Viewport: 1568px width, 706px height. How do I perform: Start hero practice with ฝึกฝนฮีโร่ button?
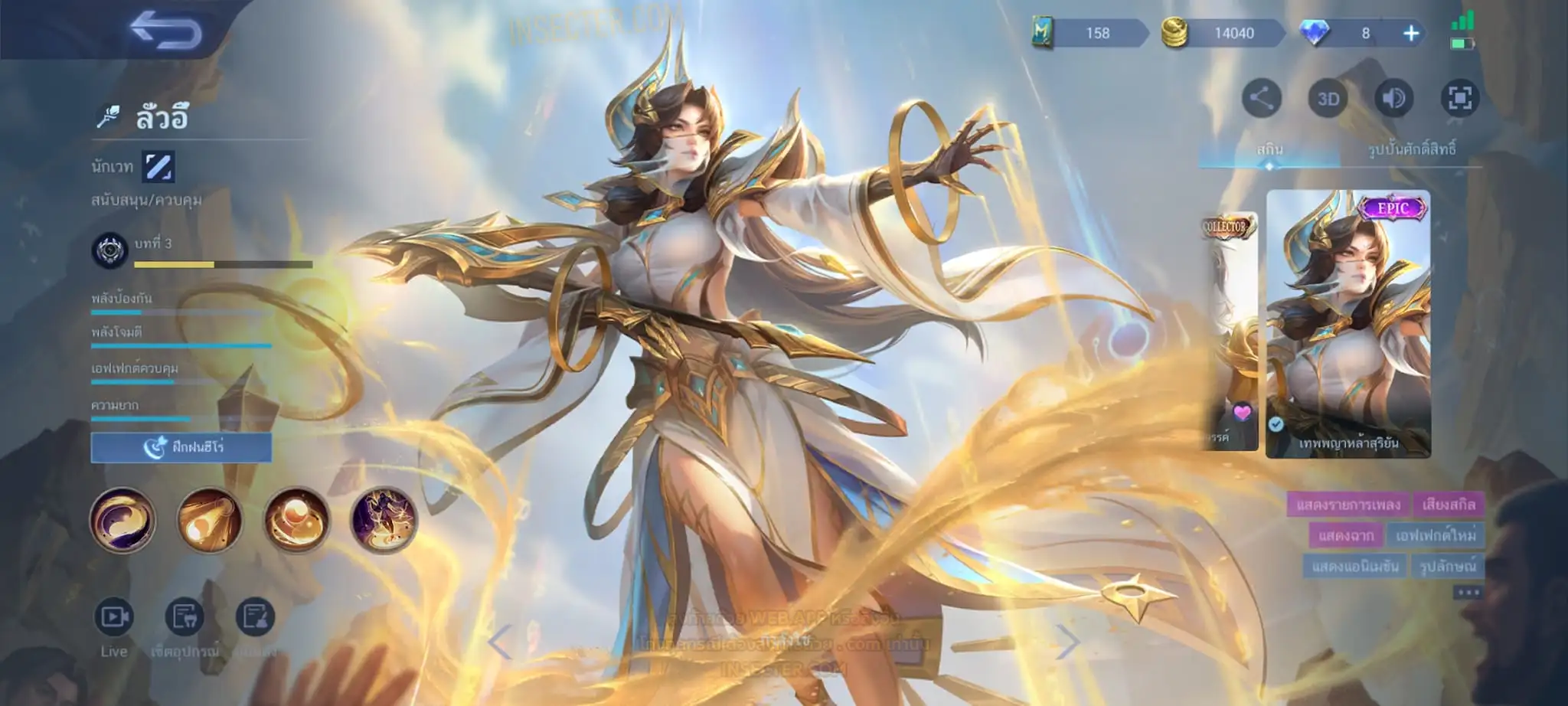coord(181,447)
